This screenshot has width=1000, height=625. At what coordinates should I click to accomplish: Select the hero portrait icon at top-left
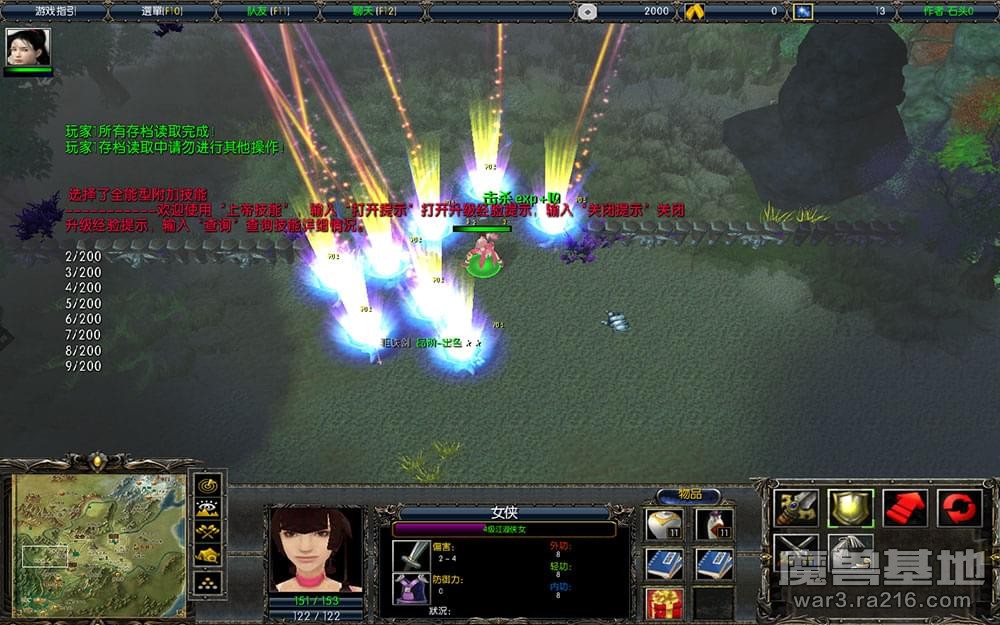28,47
